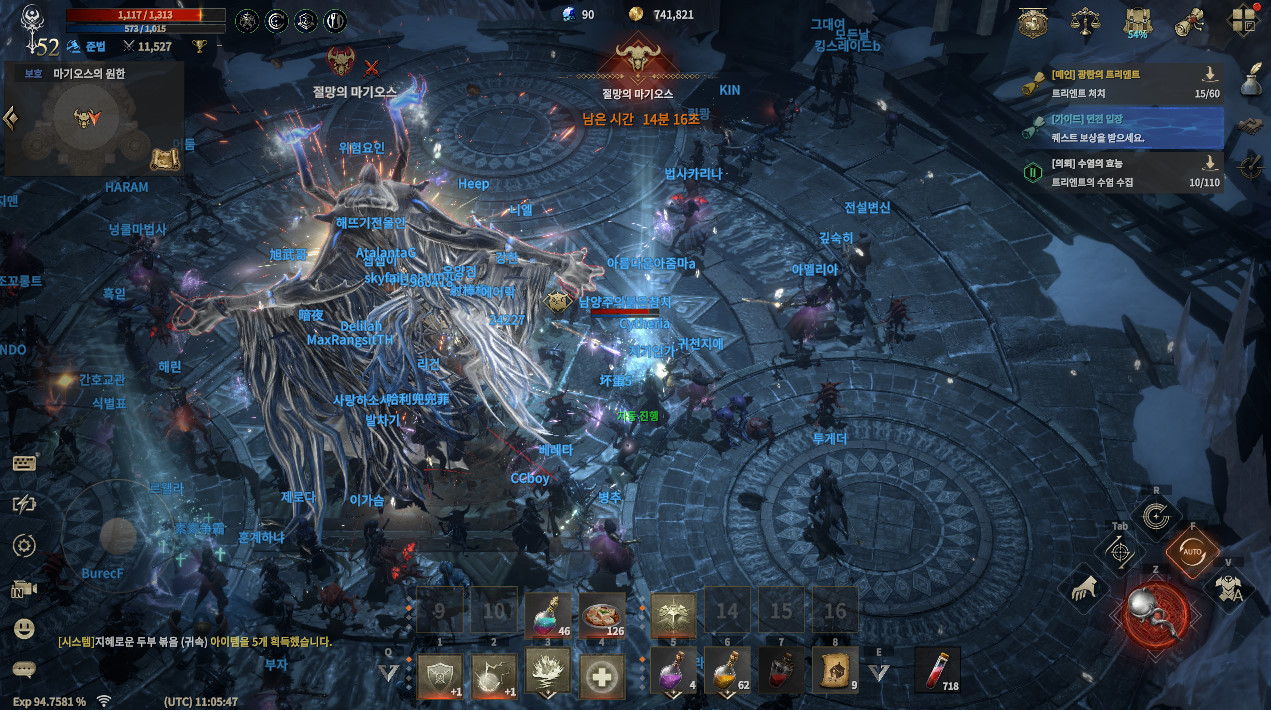Screen dimensions: 1271x710
Task: Open the chat speech bubble
Action: (24, 669)
